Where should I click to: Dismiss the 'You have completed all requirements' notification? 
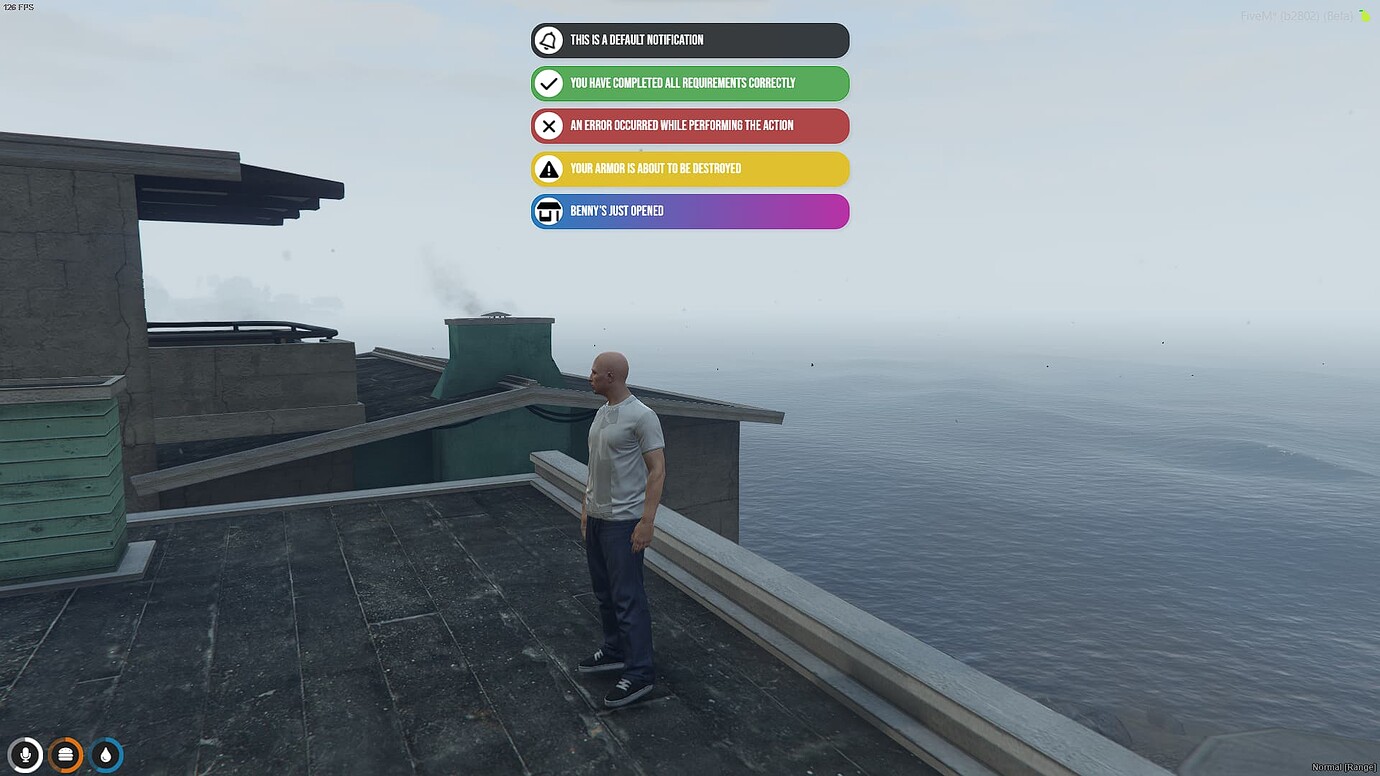click(x=690, y=83)
